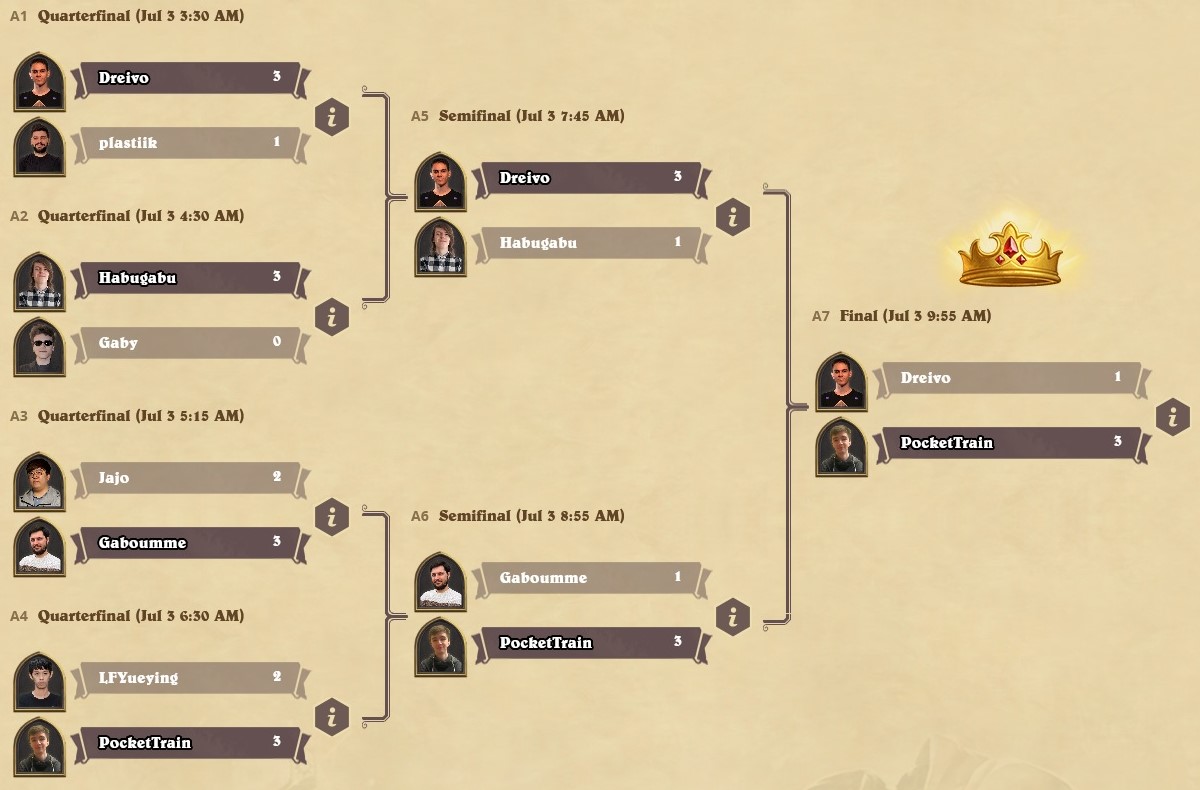Viewport: 1200px width, 790px height.
Task: View info for Jajo vs Gaboumme quarterfinal
Action: [x=332, y=517]
